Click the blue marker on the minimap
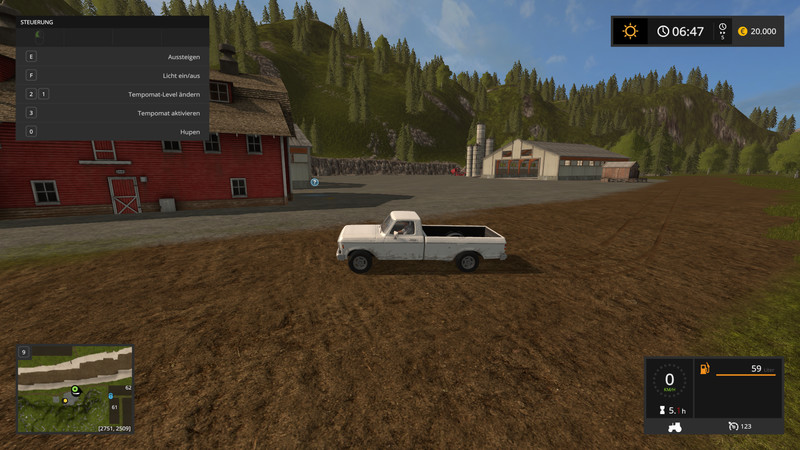 110,397
